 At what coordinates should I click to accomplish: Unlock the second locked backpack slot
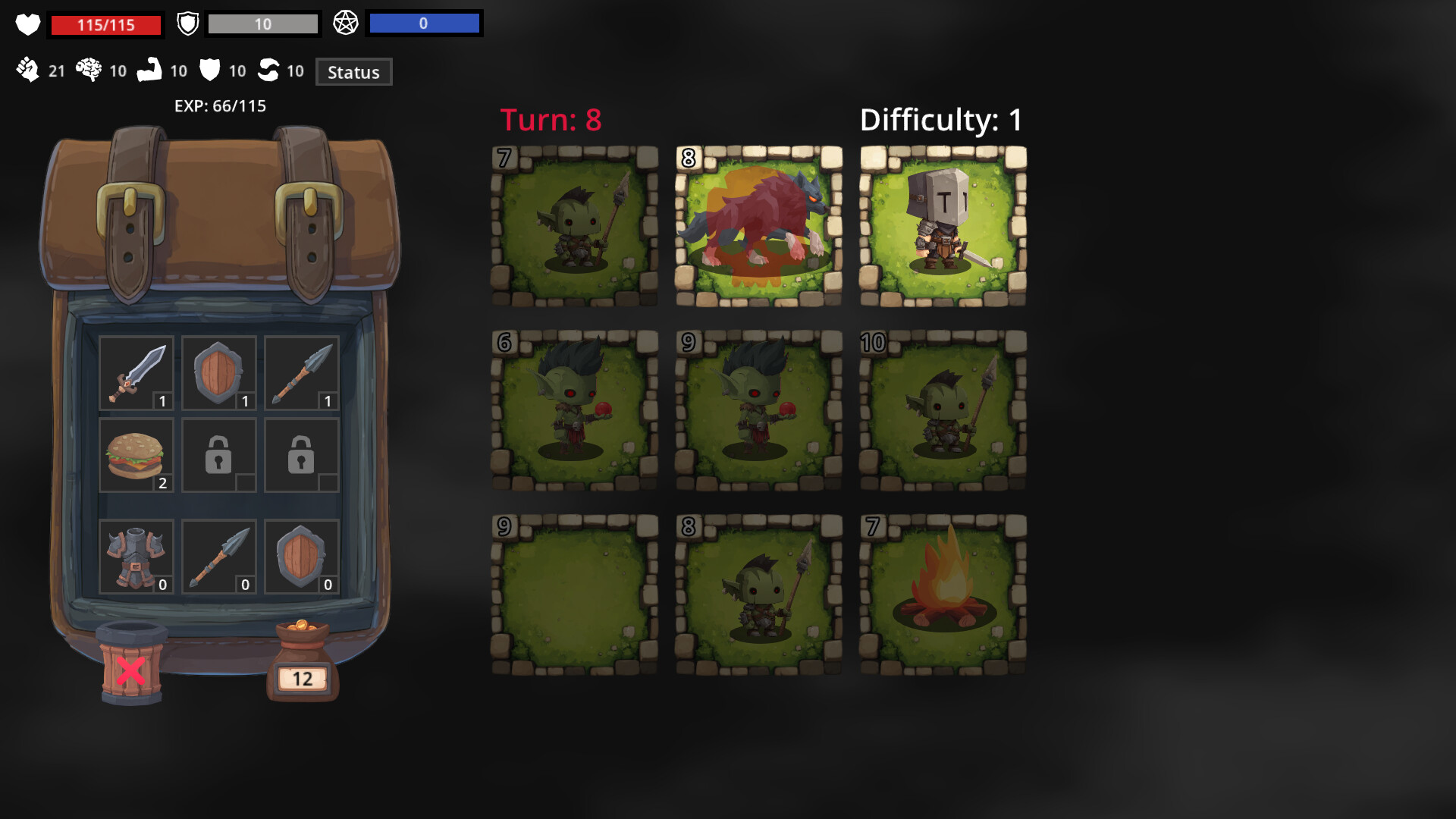pos(301,454)
